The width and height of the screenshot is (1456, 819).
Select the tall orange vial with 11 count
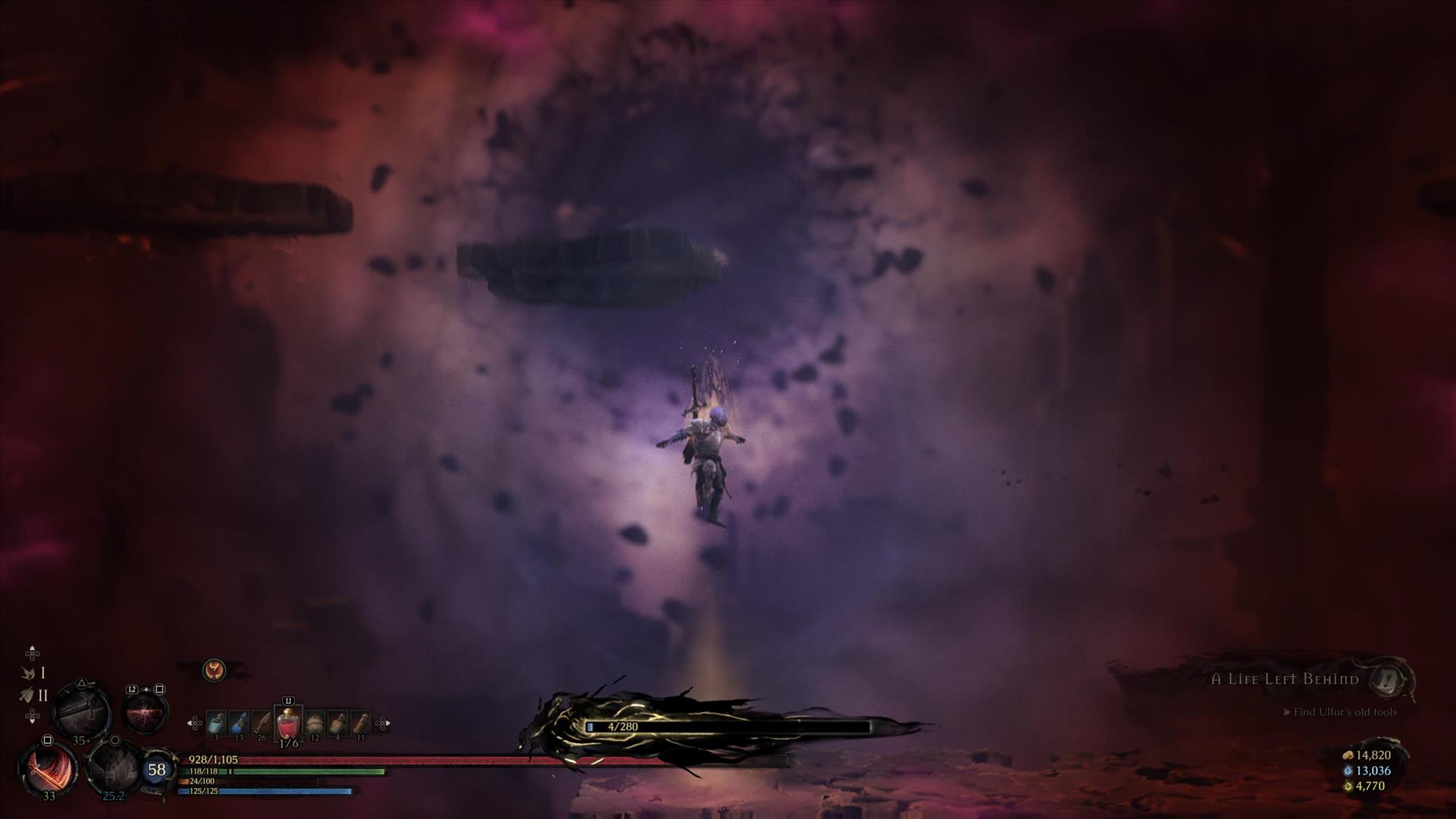coord(360,724)
